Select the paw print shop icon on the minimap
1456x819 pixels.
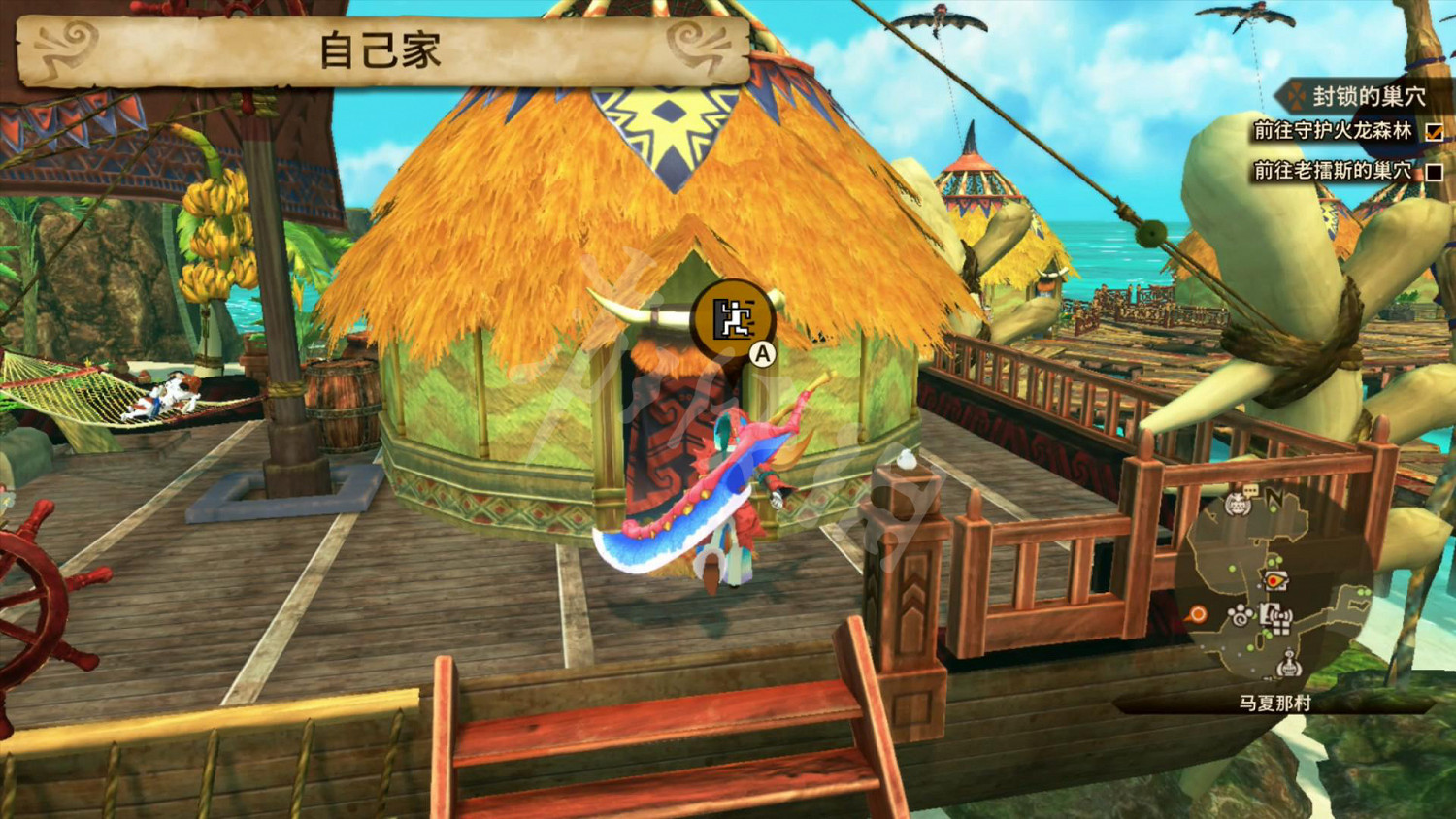pos(1241,614)
